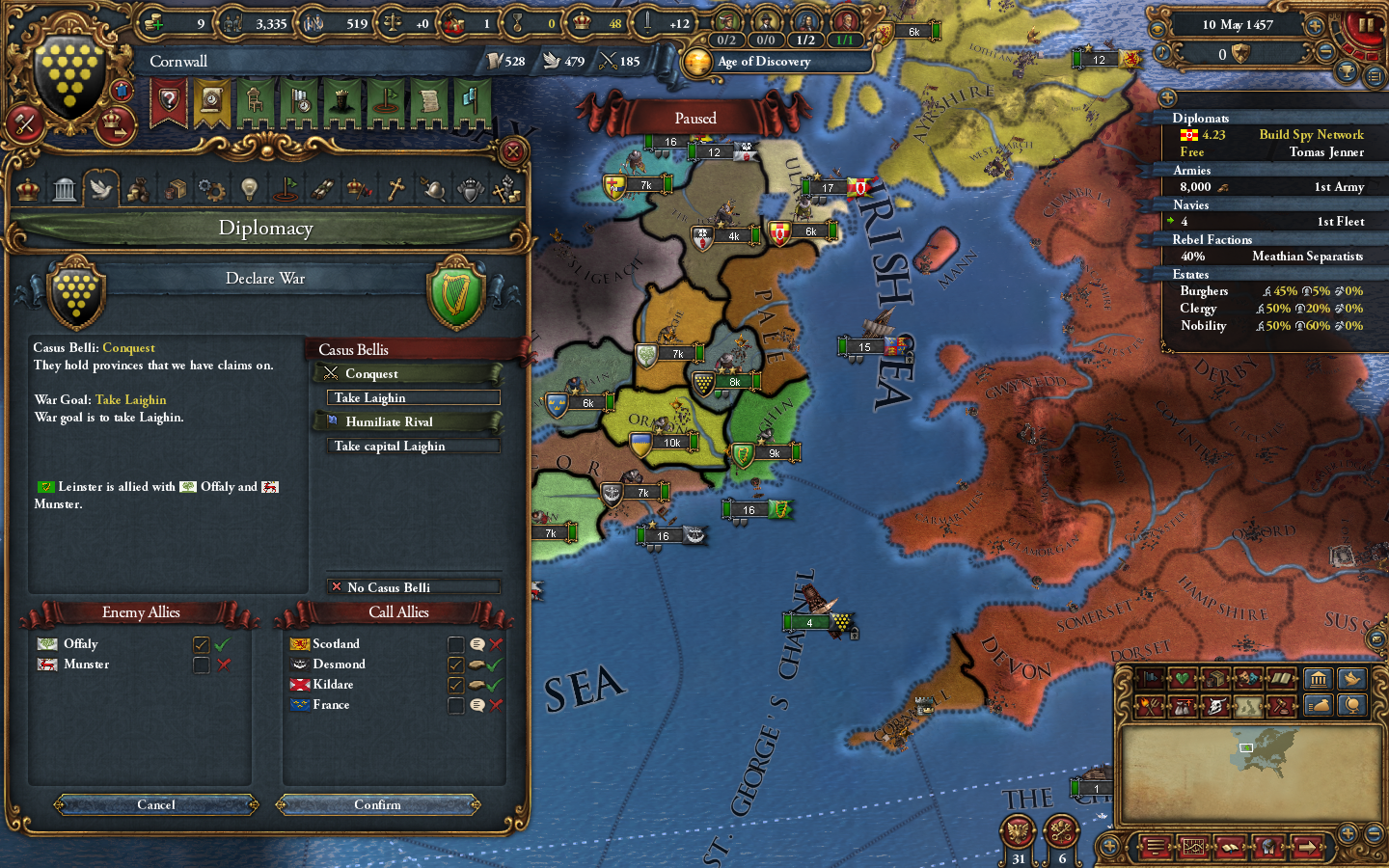Viewport: 1389px width, 868px height.
Task: Toggle the Offaly checkbox under Enemy Allies
Action: [x=201, y=644]
